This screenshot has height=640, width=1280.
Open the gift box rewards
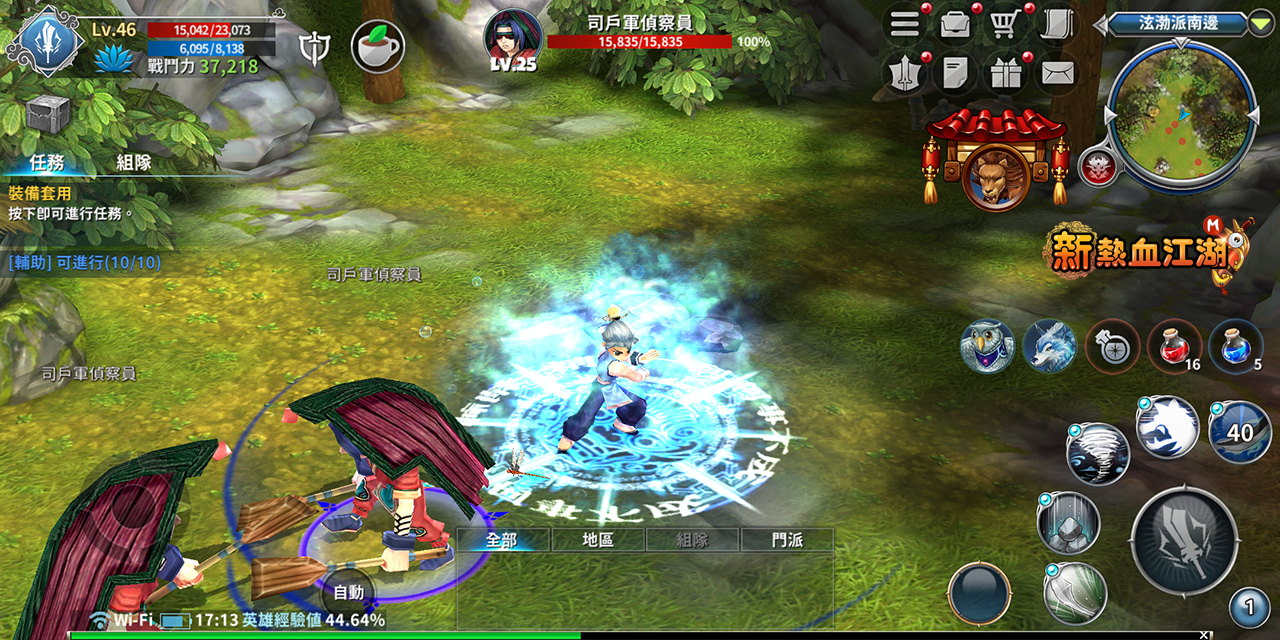[x=1007, y=73]
